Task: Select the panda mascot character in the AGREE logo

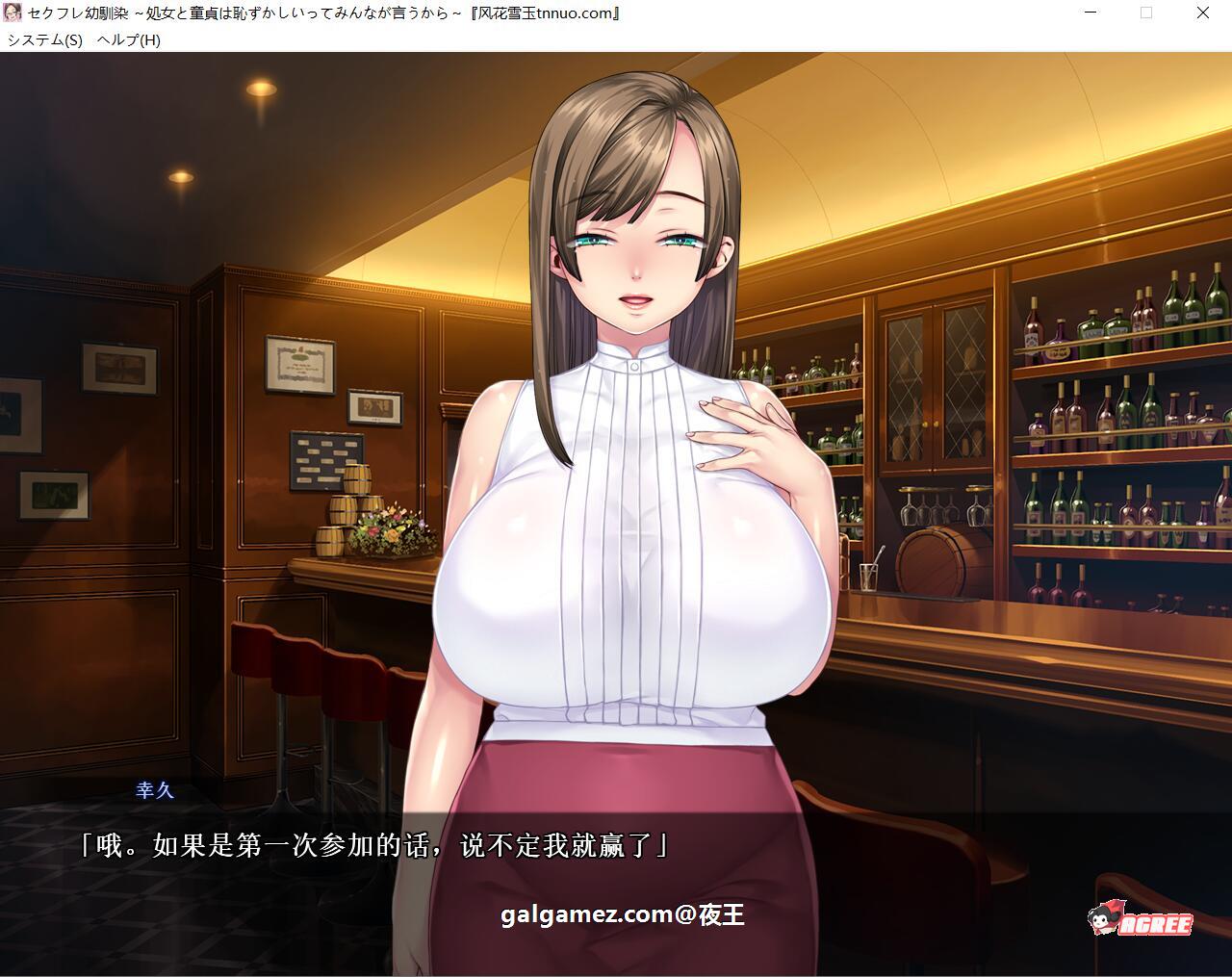Action: (1105, 922)
